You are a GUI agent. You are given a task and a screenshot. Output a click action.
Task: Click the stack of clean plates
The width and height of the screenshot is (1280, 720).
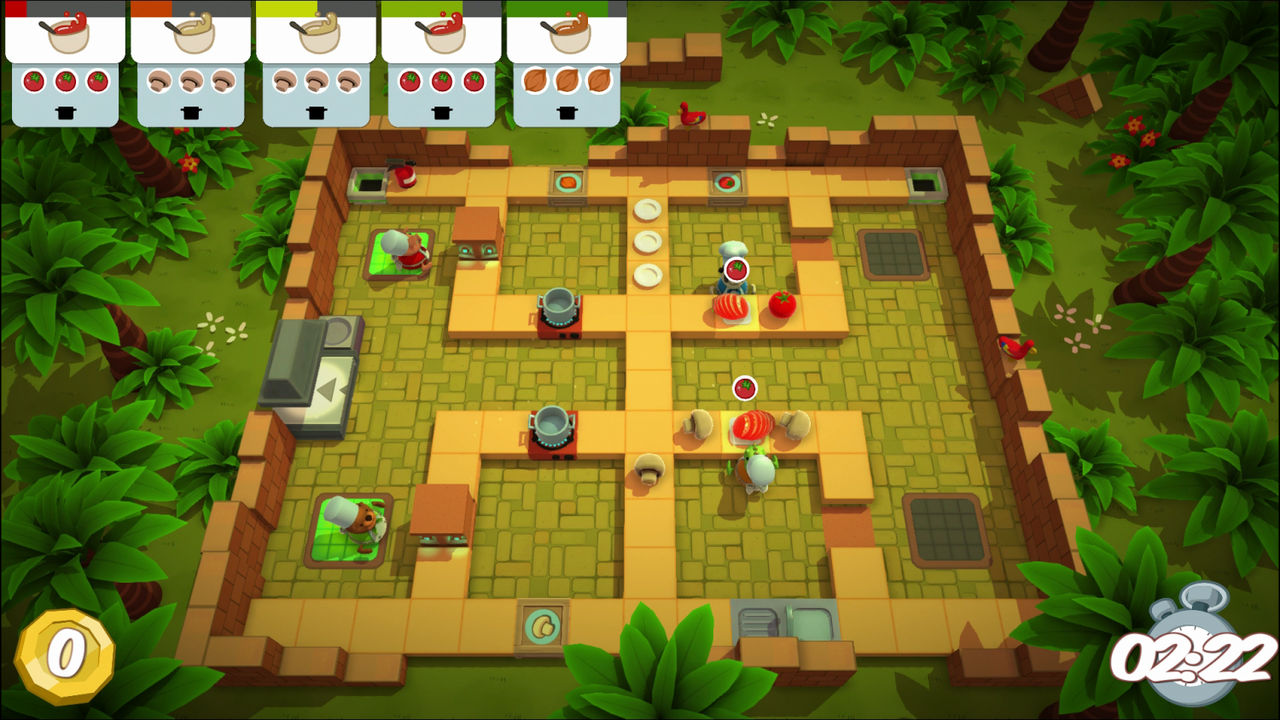click(648, 240)
